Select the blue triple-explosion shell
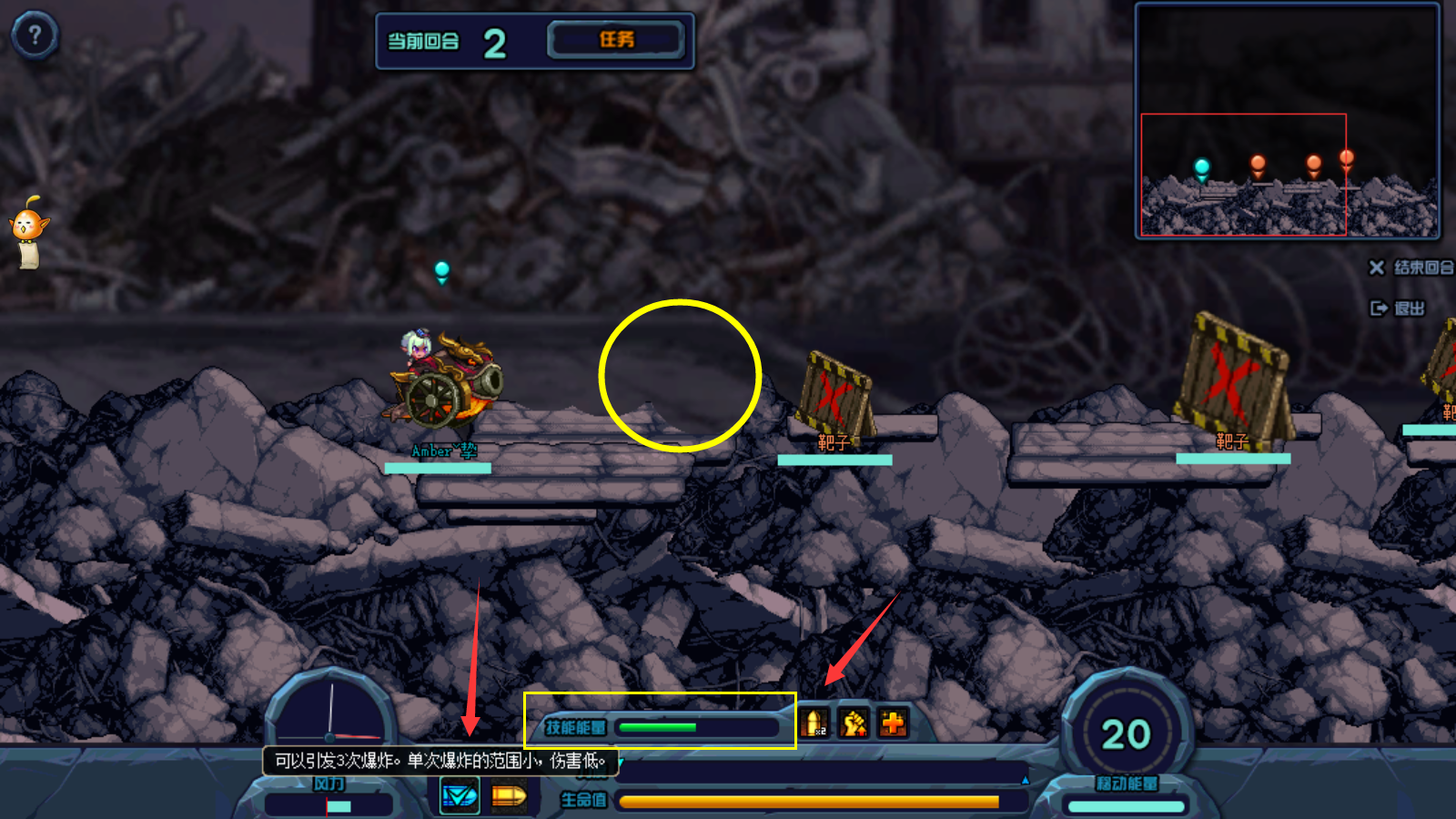Screen dimensions: 1456x819 tap(460, 797)
